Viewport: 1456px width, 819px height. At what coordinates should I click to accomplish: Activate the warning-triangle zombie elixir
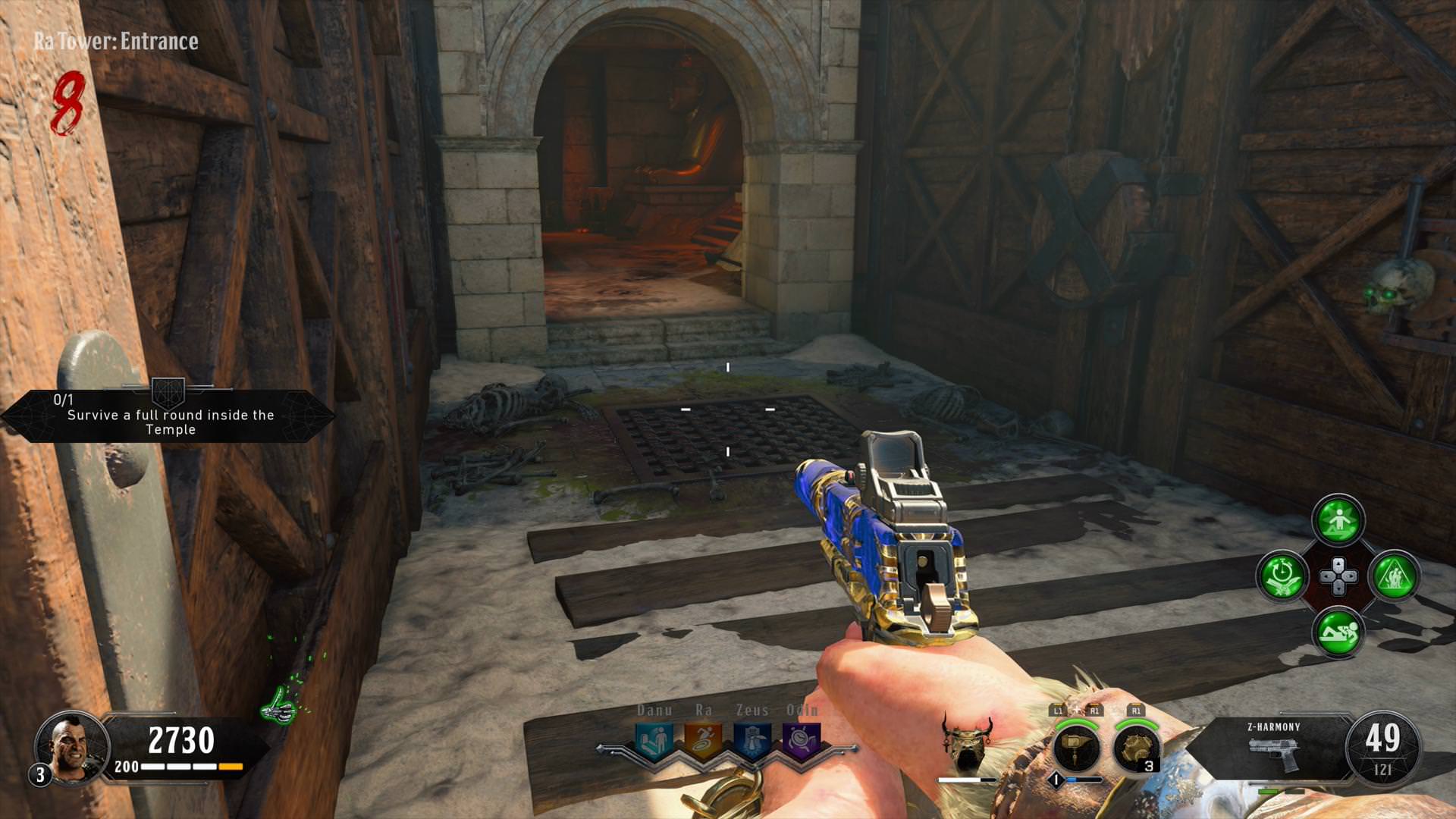point(1394,576)
